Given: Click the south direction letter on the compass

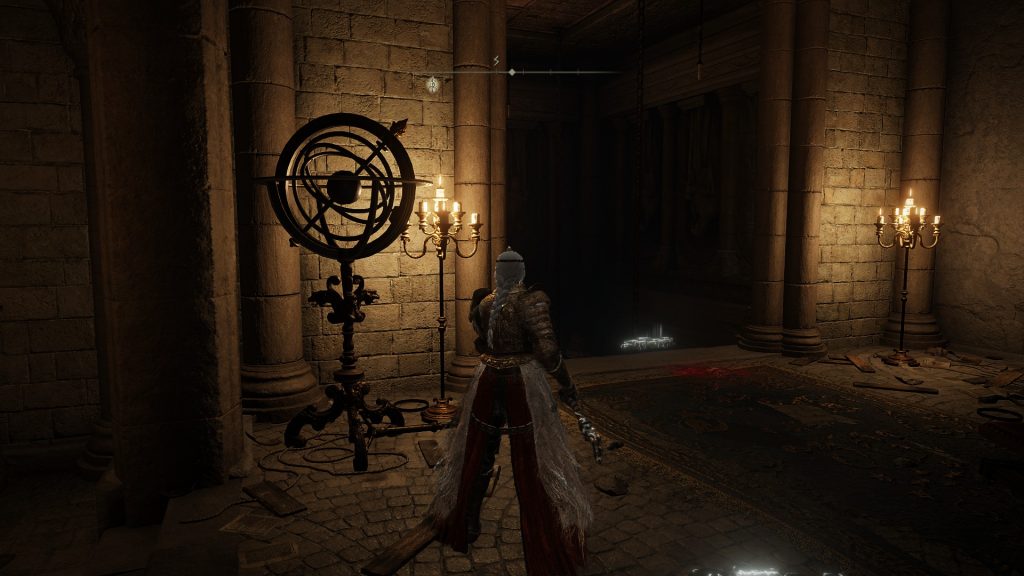Looking at the screenshot, I should tap(497, 60).
